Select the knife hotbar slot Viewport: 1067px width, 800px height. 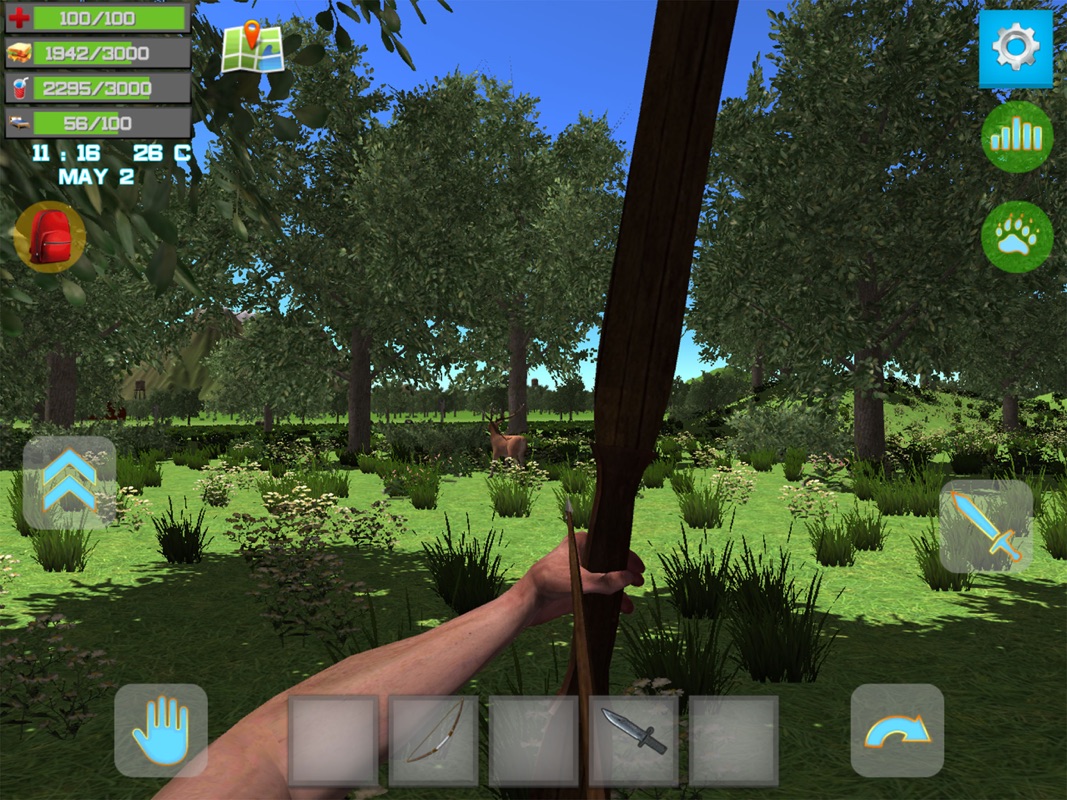pyautogui.click(x=634, y=741)
